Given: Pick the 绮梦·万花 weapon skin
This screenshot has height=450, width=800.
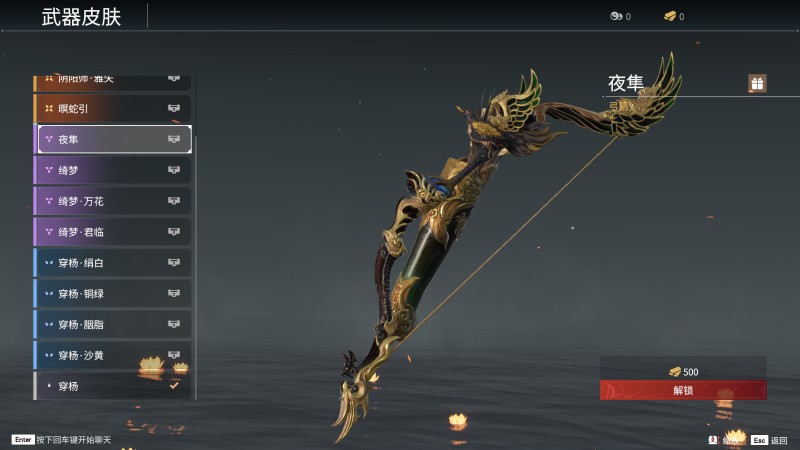Looking at the screenshot, I should pyautogui.click(x=113, y=201).
